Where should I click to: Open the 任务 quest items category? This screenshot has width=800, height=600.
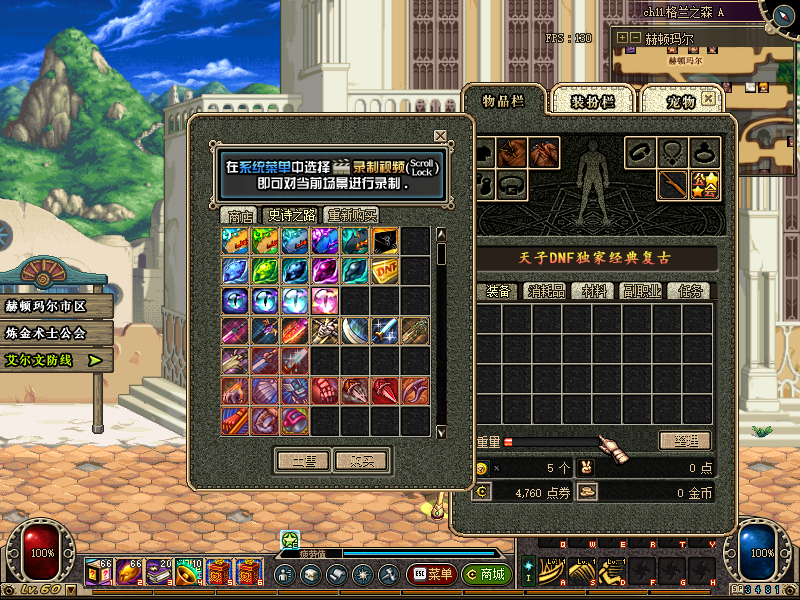(691, 291)
